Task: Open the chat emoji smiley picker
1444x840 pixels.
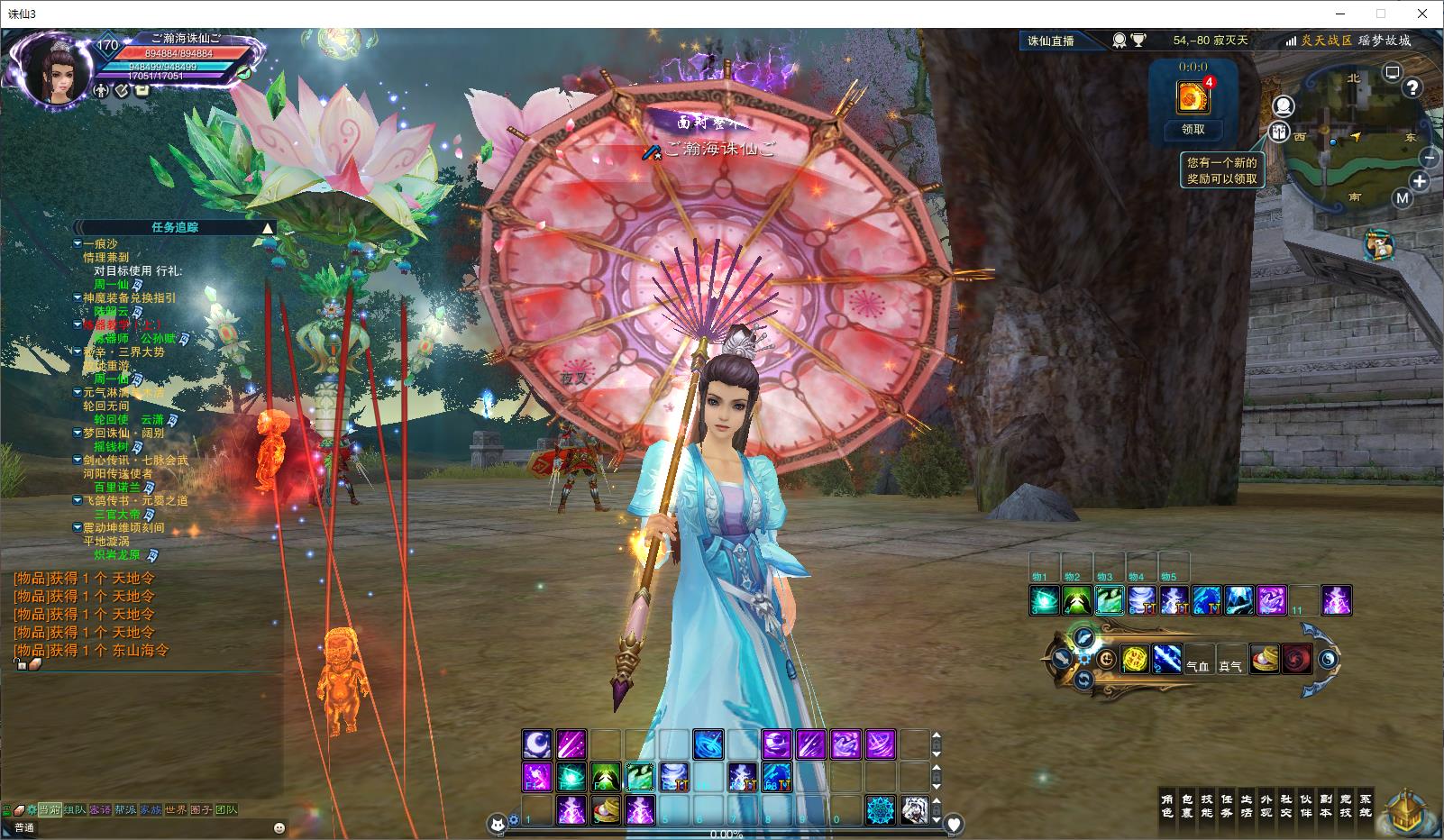Action: (x=279, y=827)
